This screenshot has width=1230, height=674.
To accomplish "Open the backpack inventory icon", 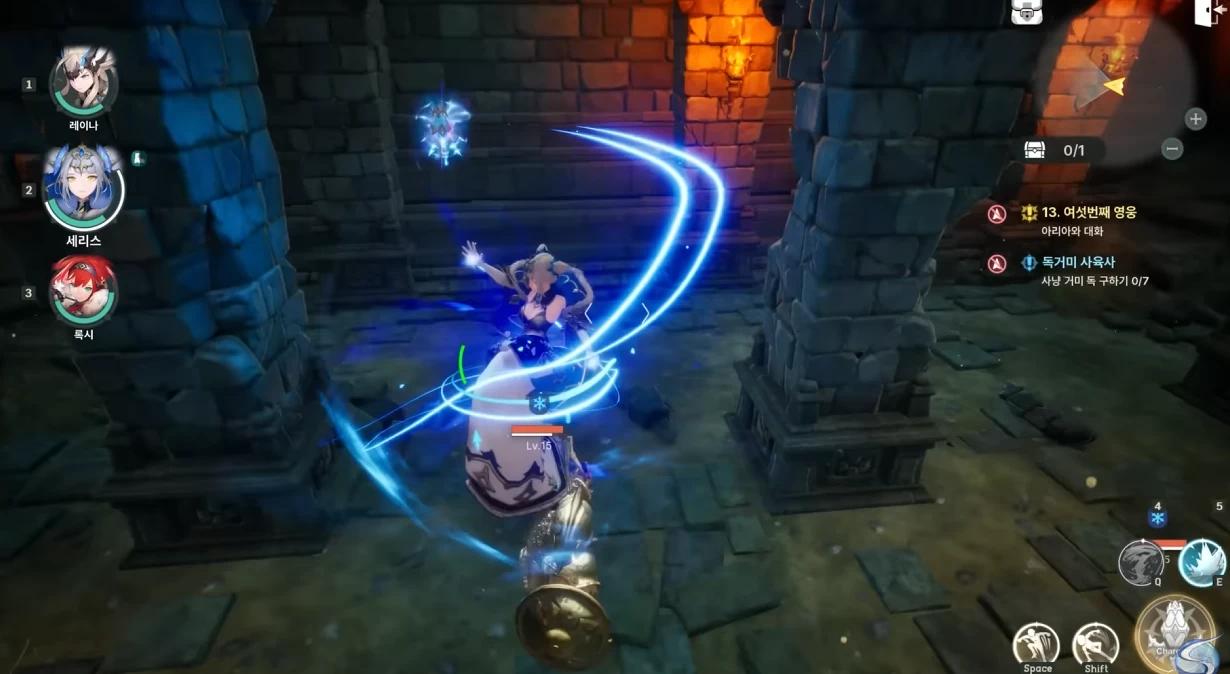I will click(x=1027, y=12).
